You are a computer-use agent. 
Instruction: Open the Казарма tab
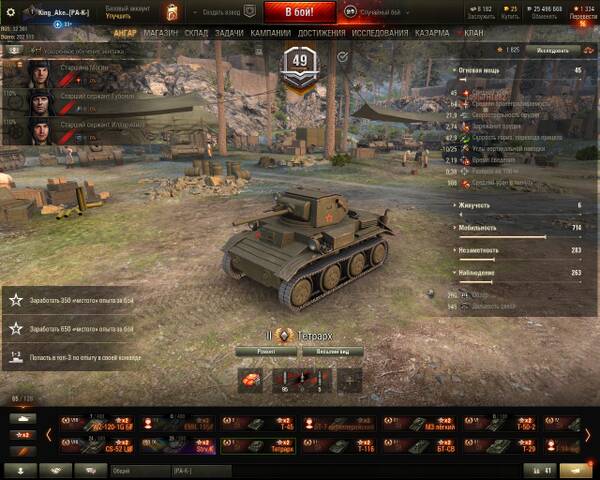click(x=432, y=33)
